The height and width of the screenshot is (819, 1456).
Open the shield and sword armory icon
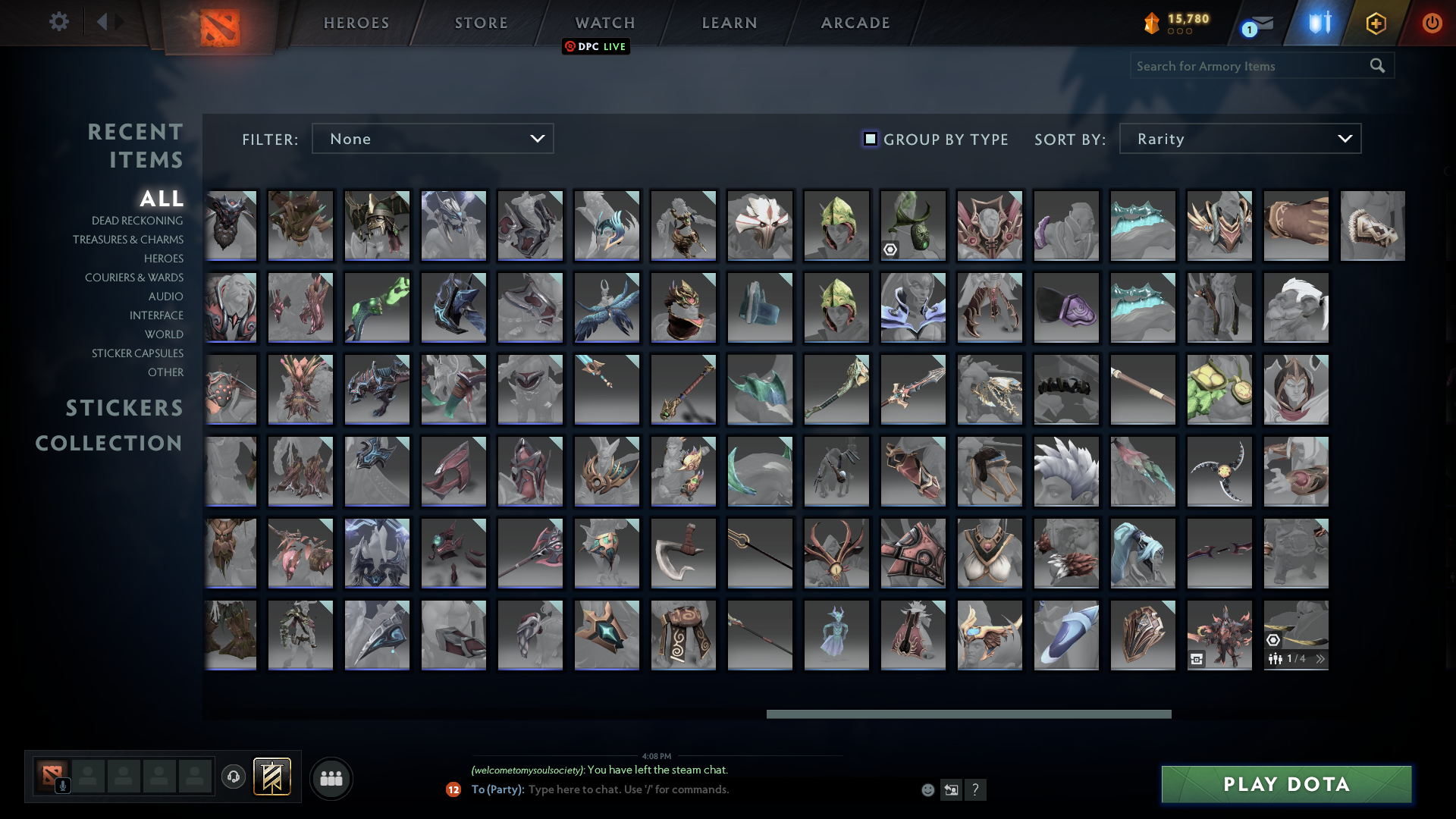[x=1319, y=23]
